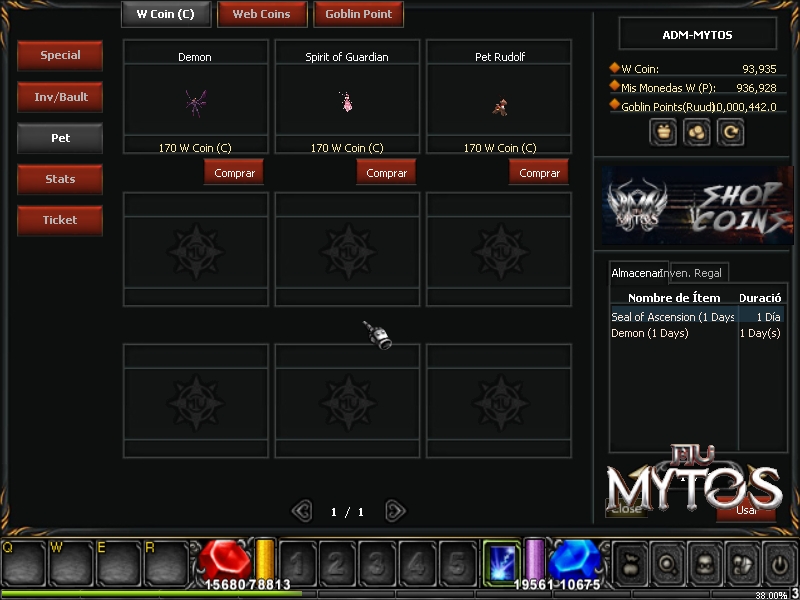Click the power icon in bottom bar
The width and height of the screenshot is (800, 600).
779,563
